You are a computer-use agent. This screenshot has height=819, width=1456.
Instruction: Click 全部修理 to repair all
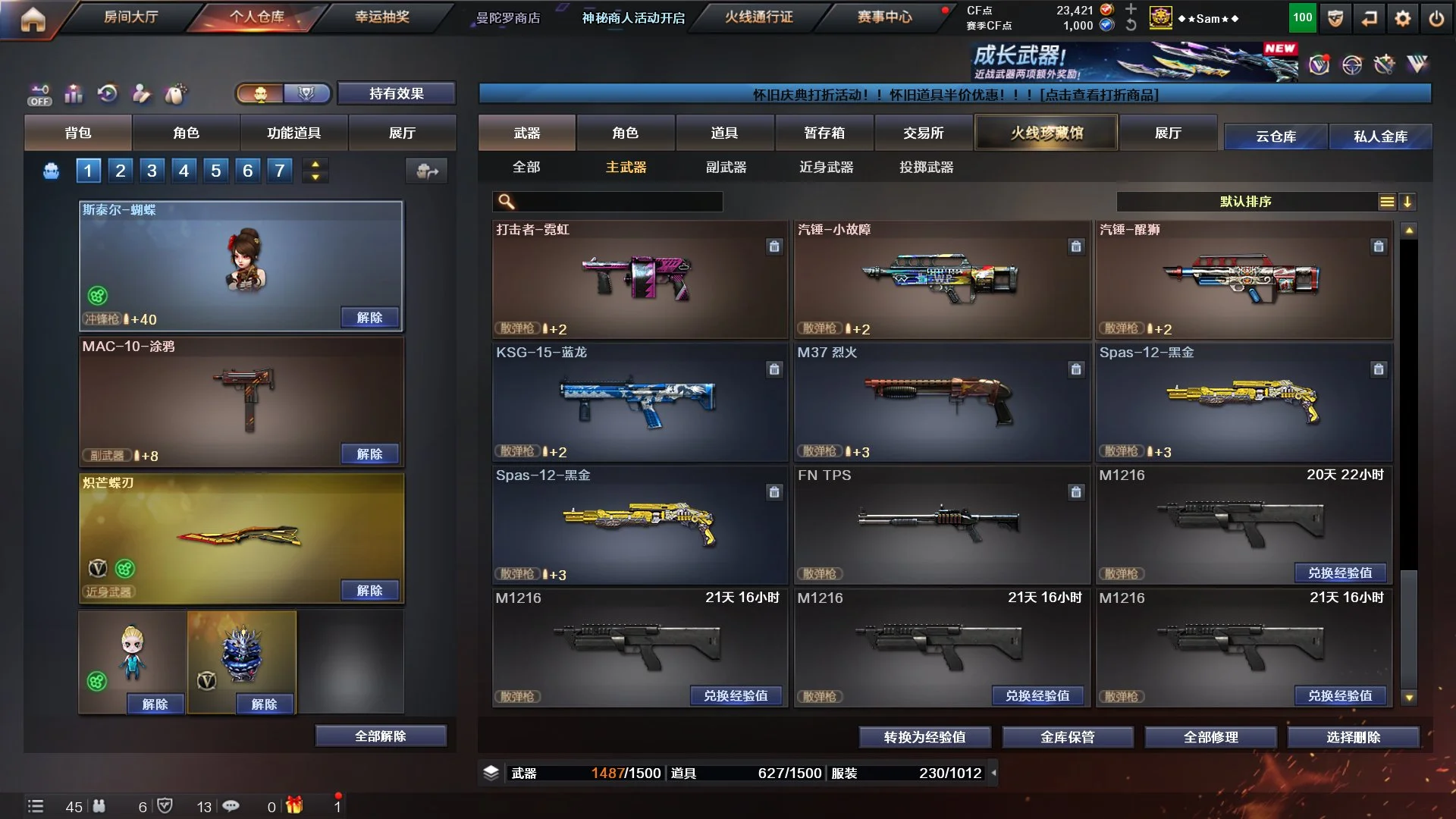(1210, 736)
